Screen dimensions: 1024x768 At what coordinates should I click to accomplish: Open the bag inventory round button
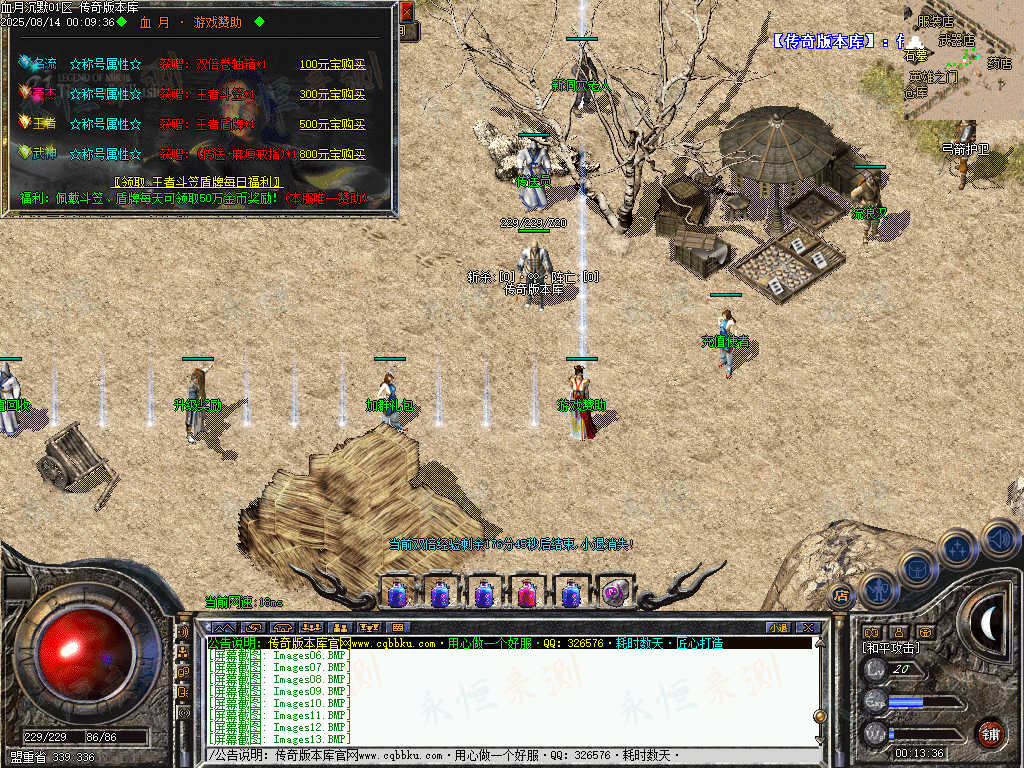coord(916,568)
